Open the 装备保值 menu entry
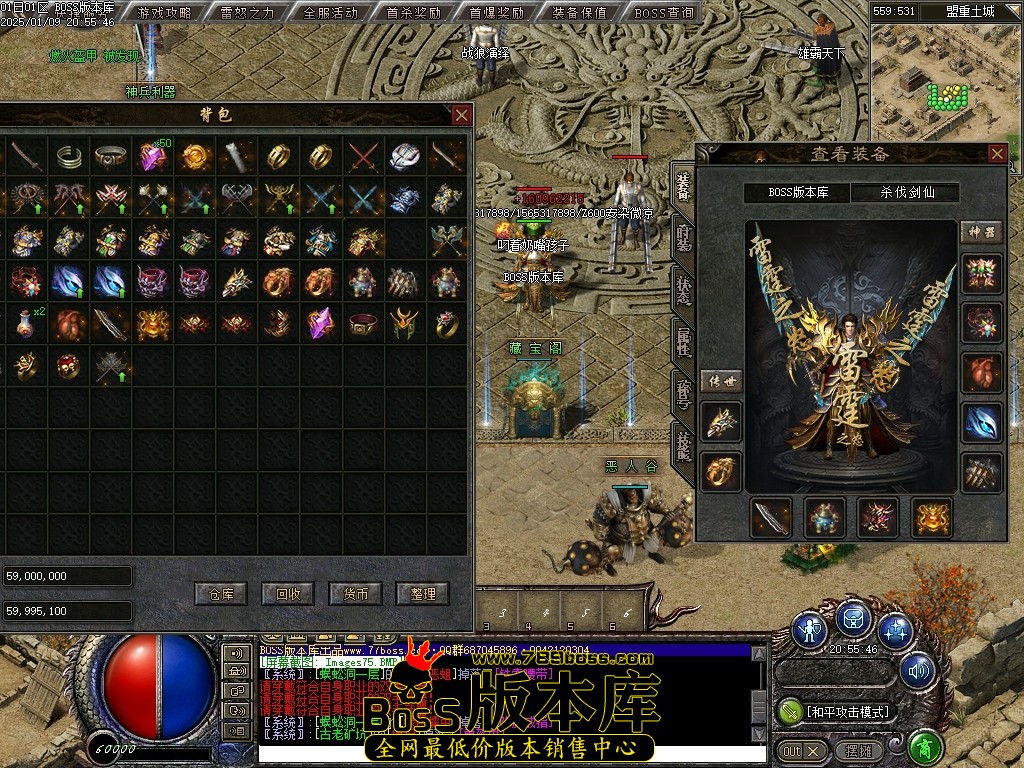 pyautogui.click(x=580, y=13)
